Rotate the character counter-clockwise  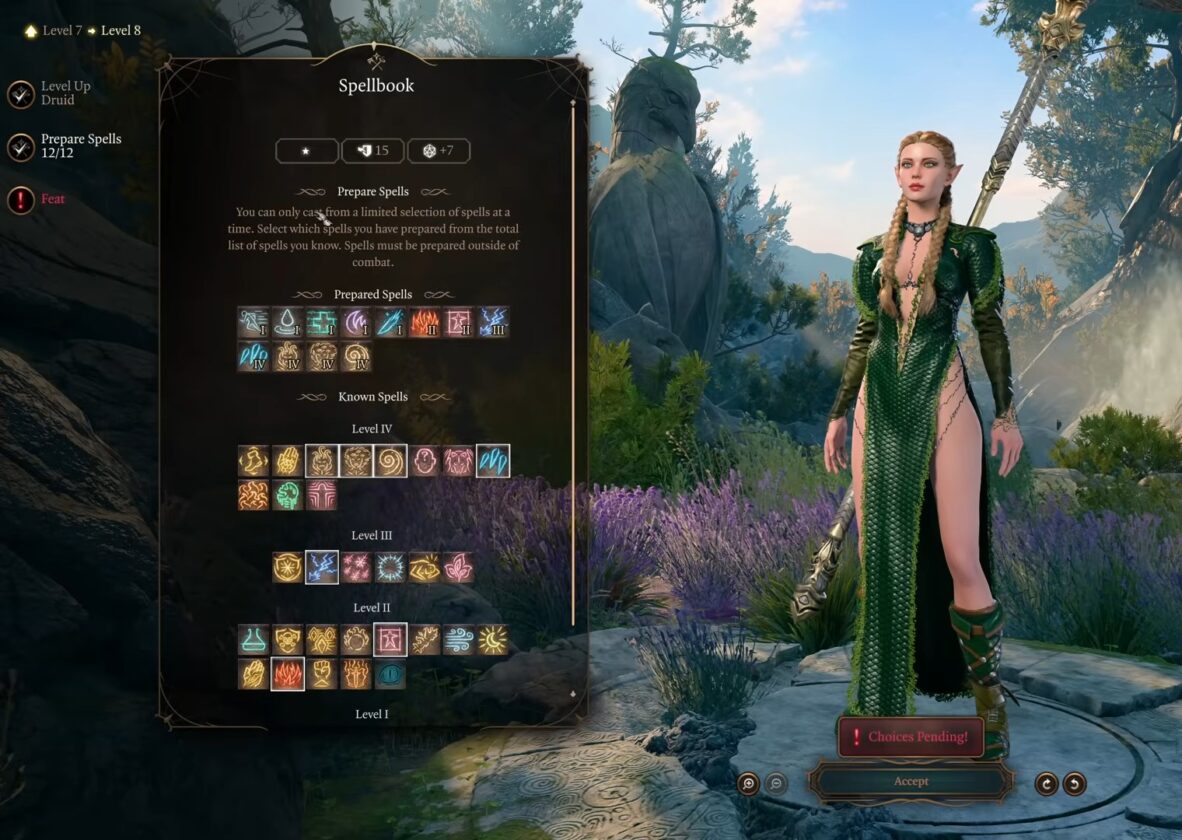pyautogui.click(x=1074, y=783)
